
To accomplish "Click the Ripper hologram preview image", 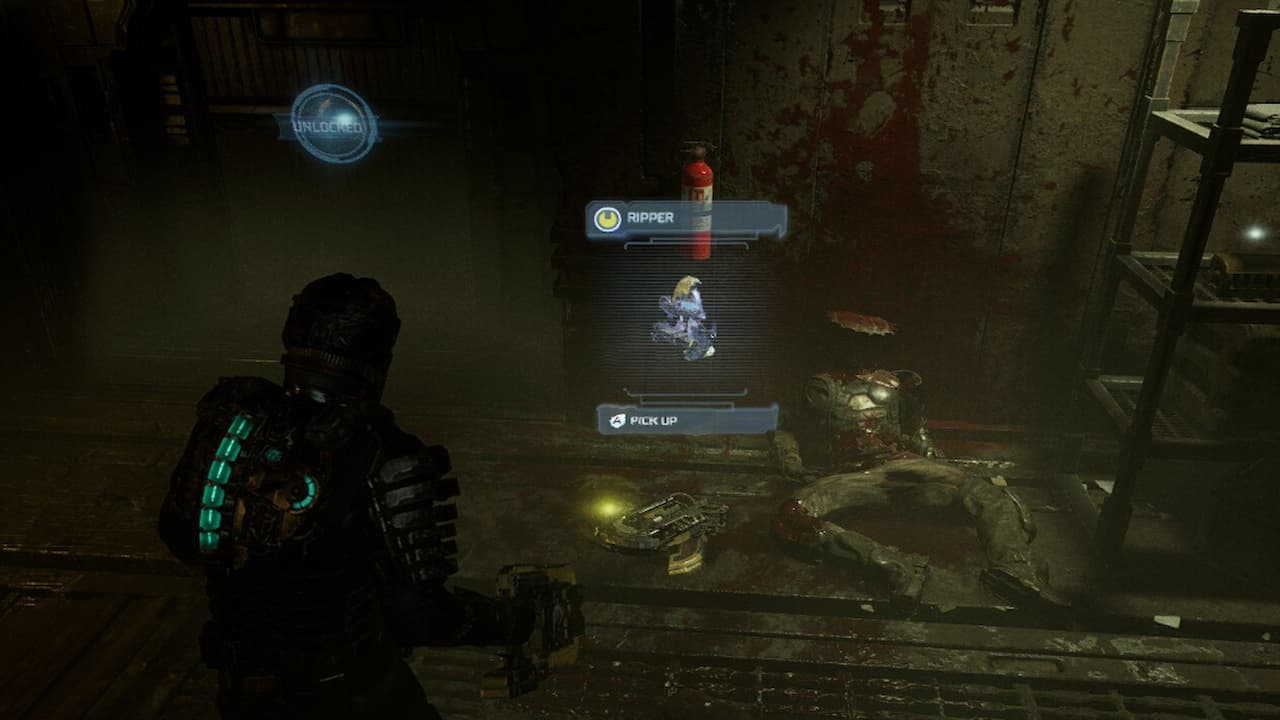I will [x=685, y=317].
